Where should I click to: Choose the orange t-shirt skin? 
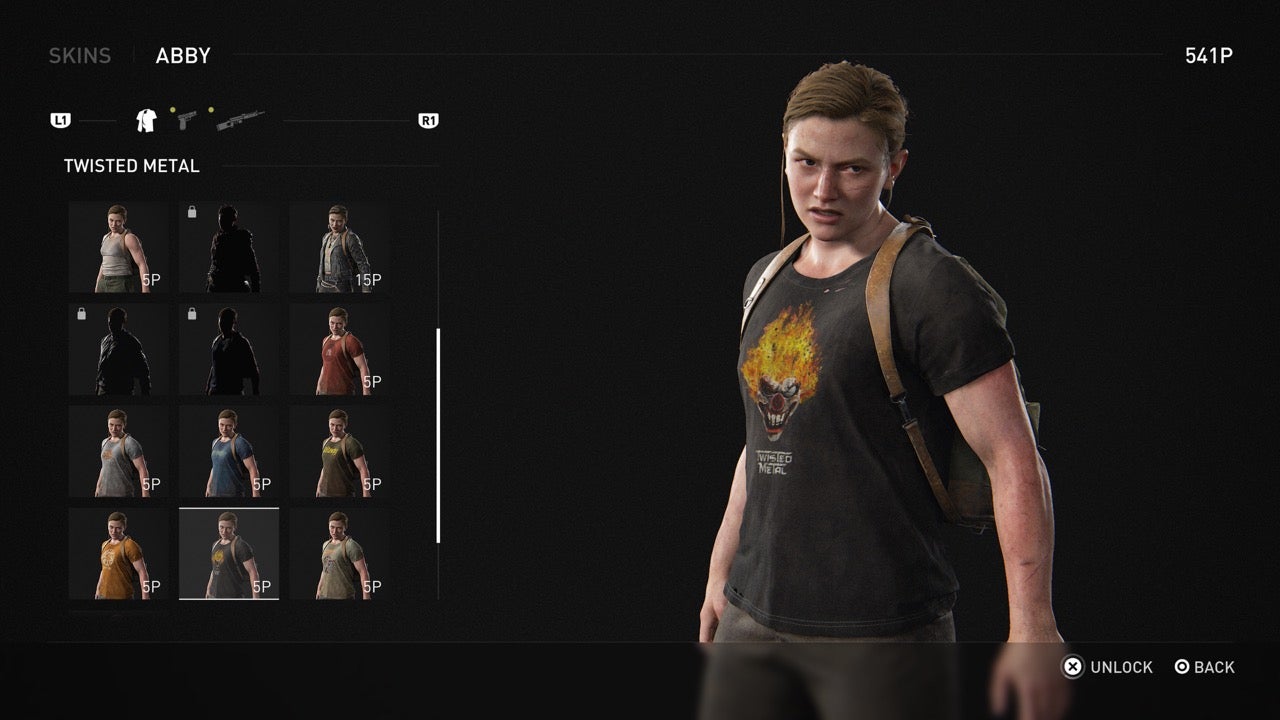(x=118, y=551)
